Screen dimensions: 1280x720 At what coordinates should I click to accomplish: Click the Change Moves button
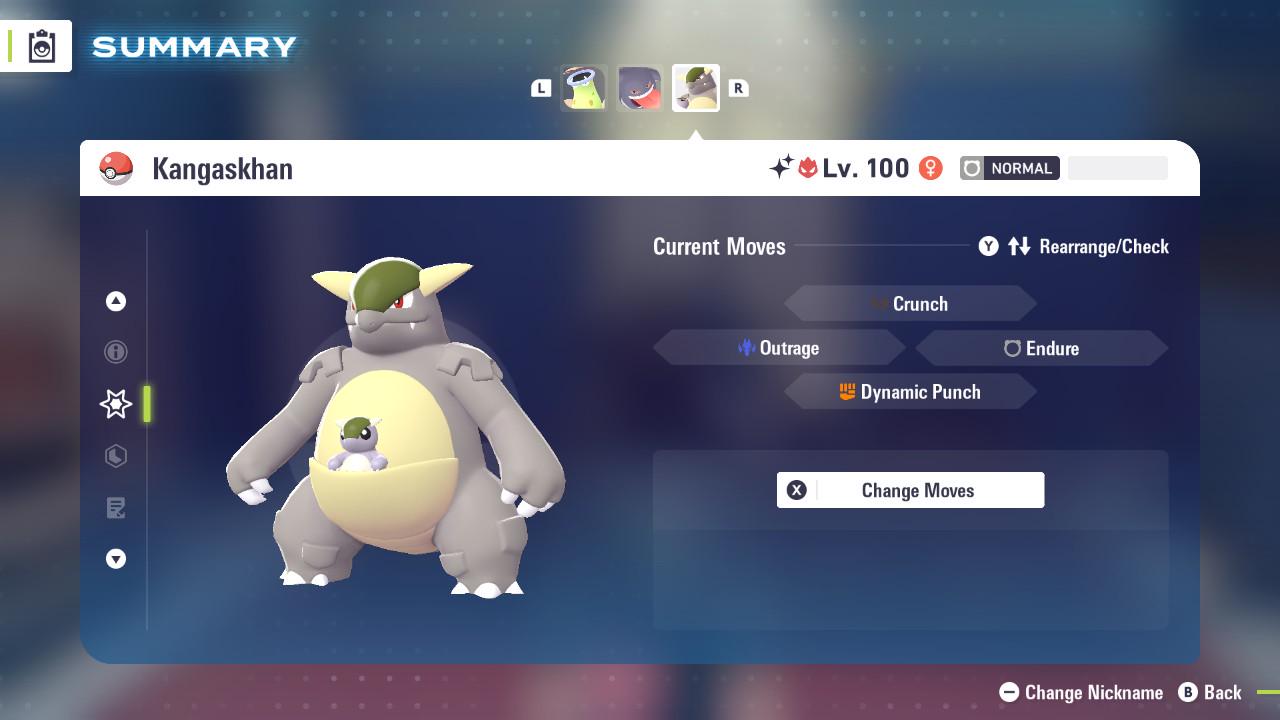(910, 490)
